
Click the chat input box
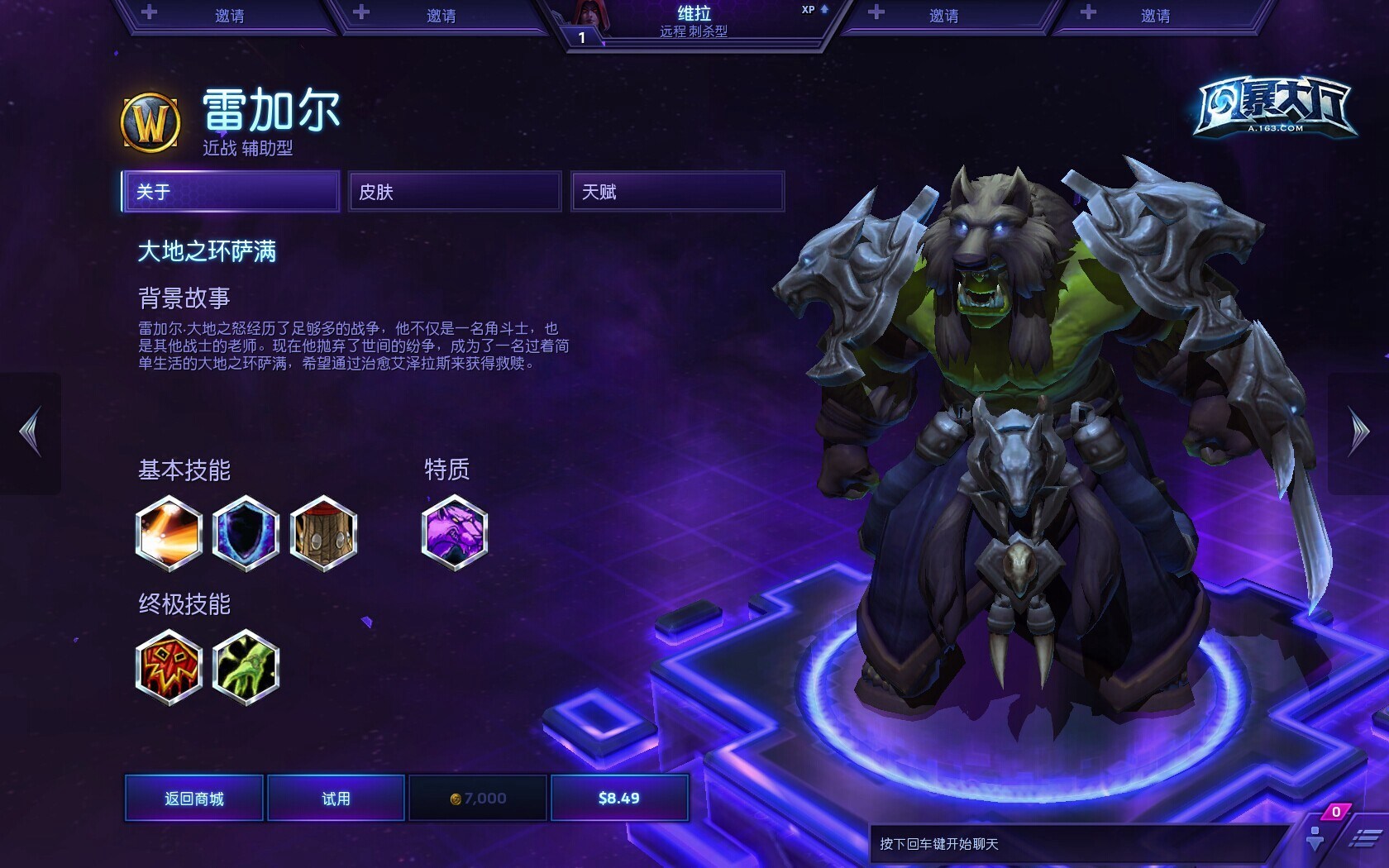1075,844
